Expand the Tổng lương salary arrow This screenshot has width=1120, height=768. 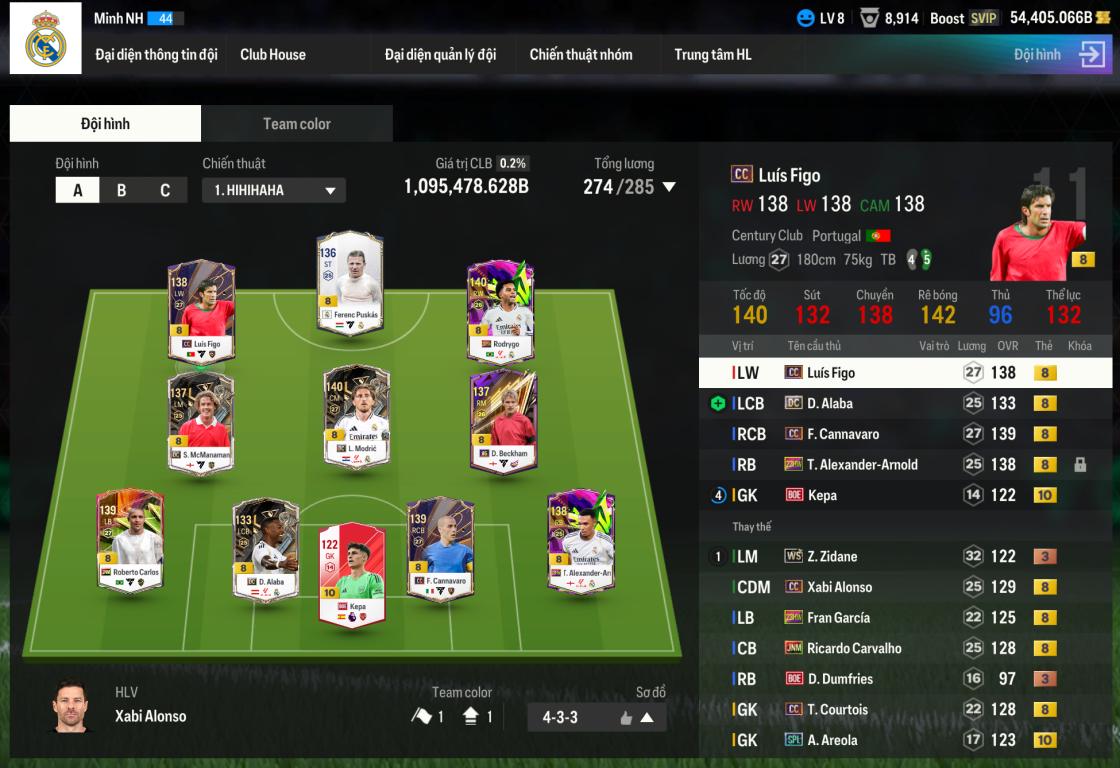point(670,187)
